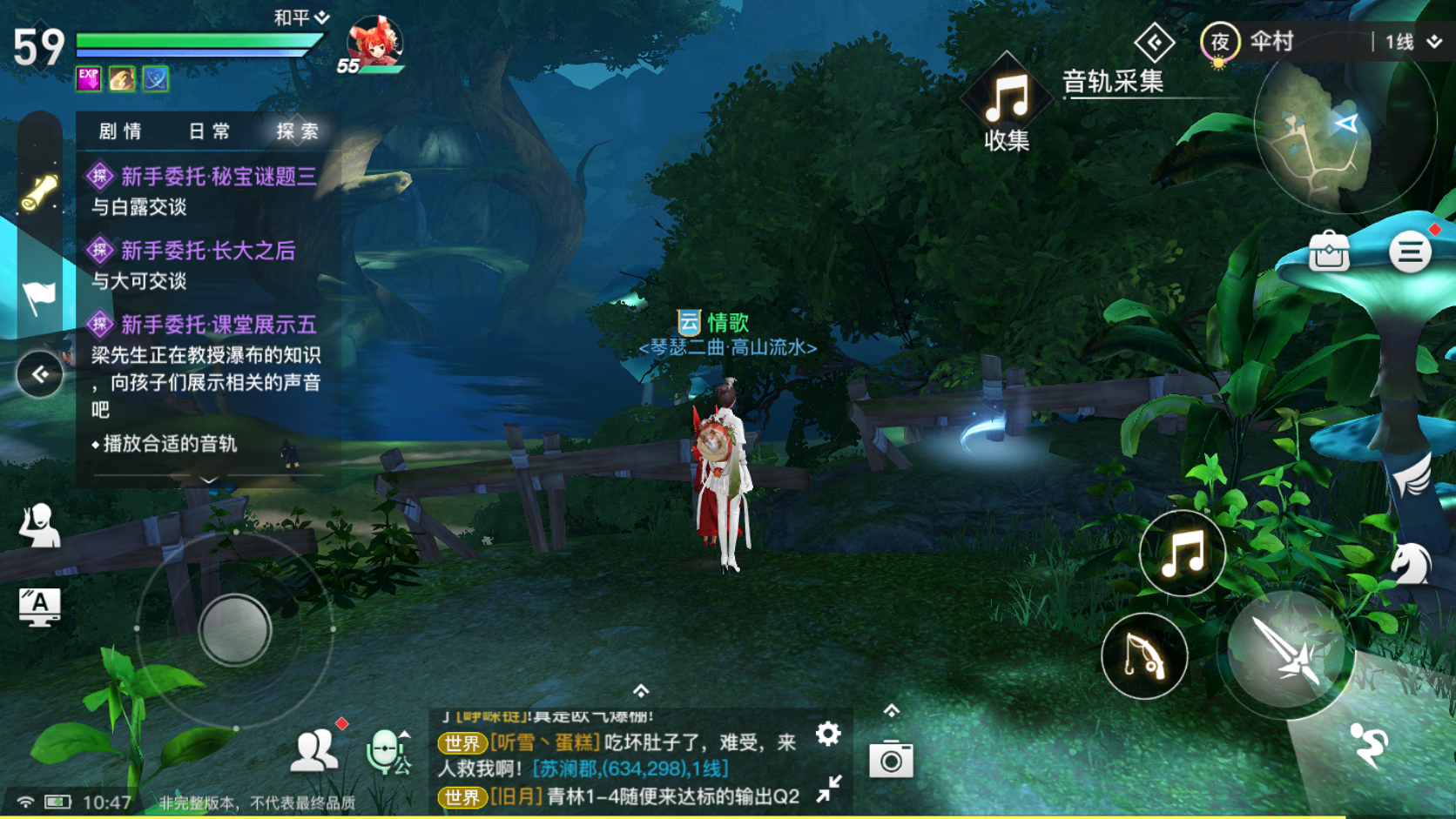Open the camera screenshot mode
This screenshot has width=1456, height=819.
891,760
